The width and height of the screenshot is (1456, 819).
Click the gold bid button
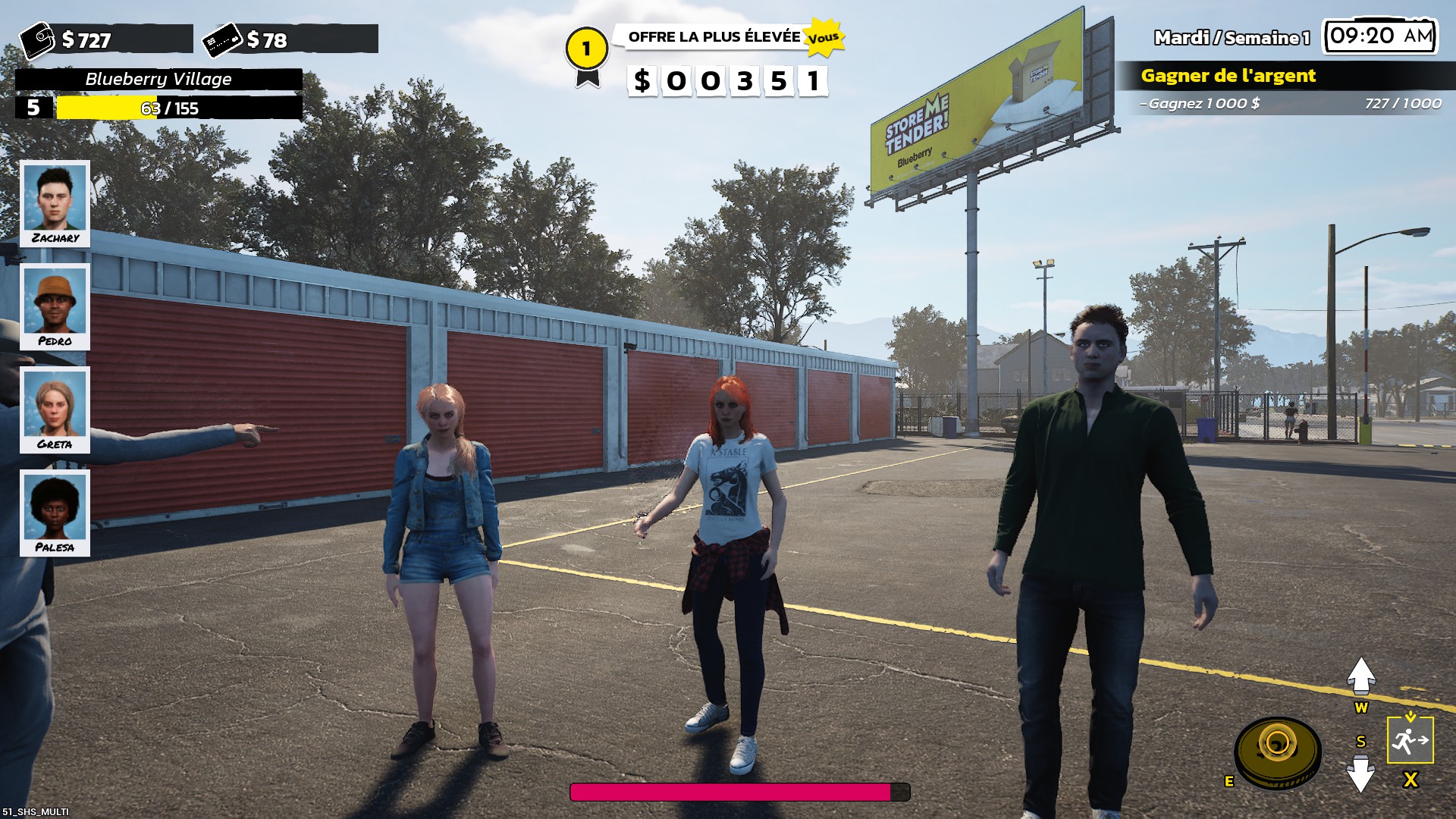1278,751
